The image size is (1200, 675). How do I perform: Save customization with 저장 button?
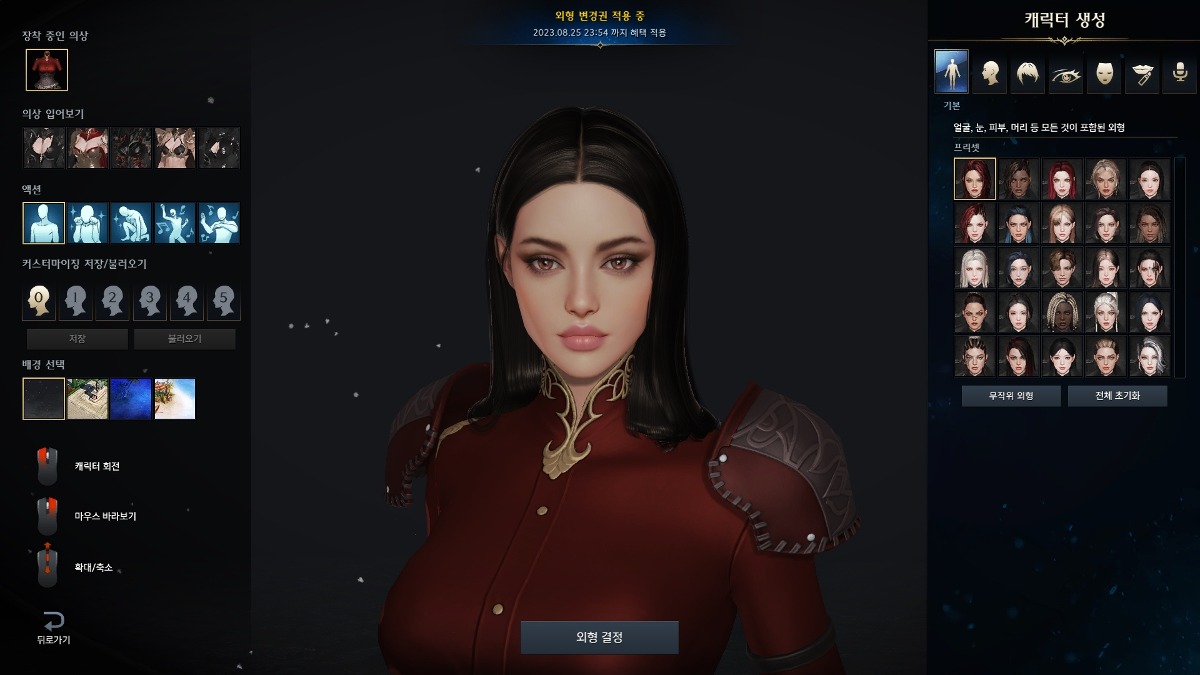pos(77,339)
